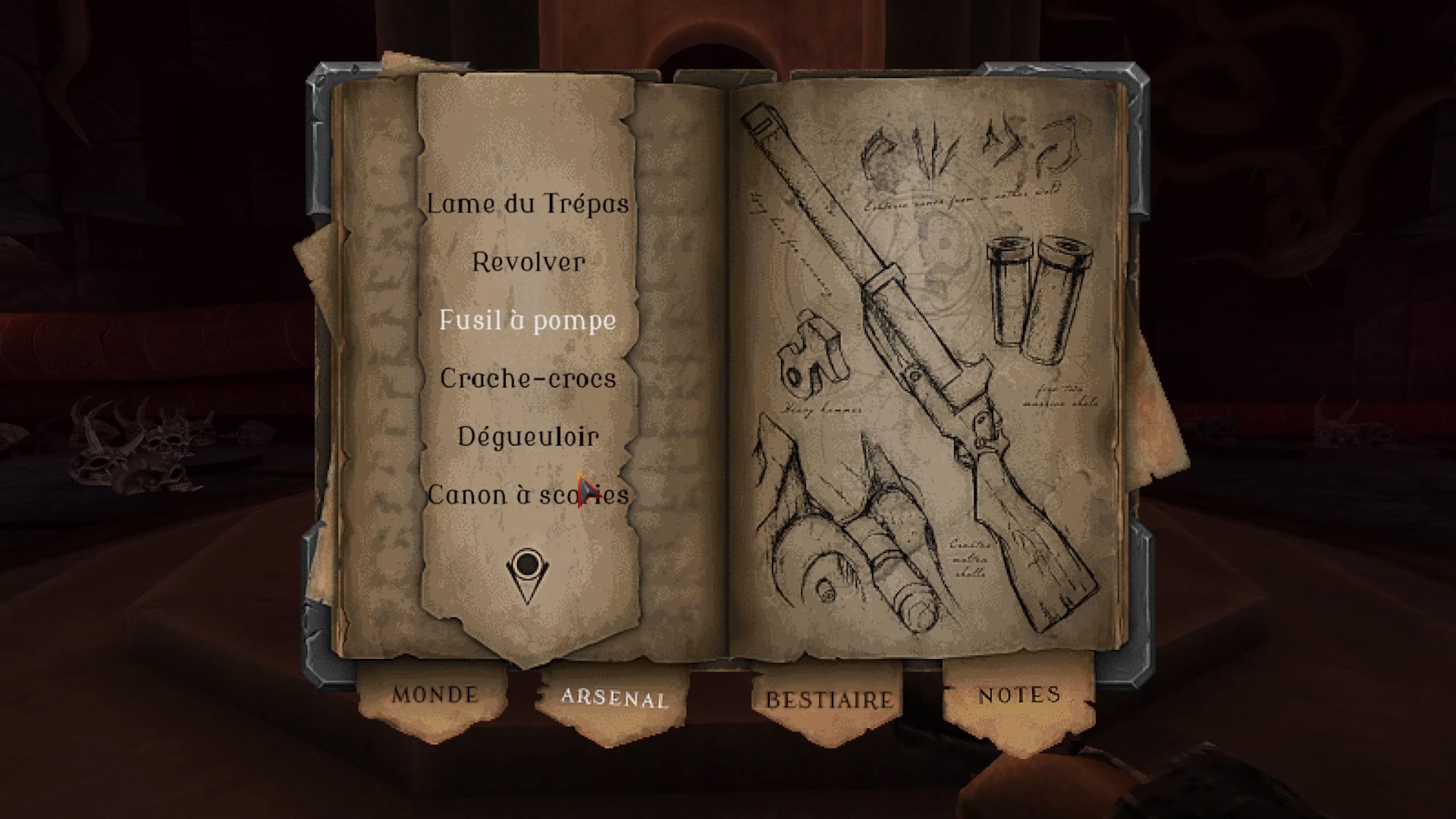Choose the Fusil à pompe entry
This screenshot has width=1456, height=819.
click(x=528, y=320)
